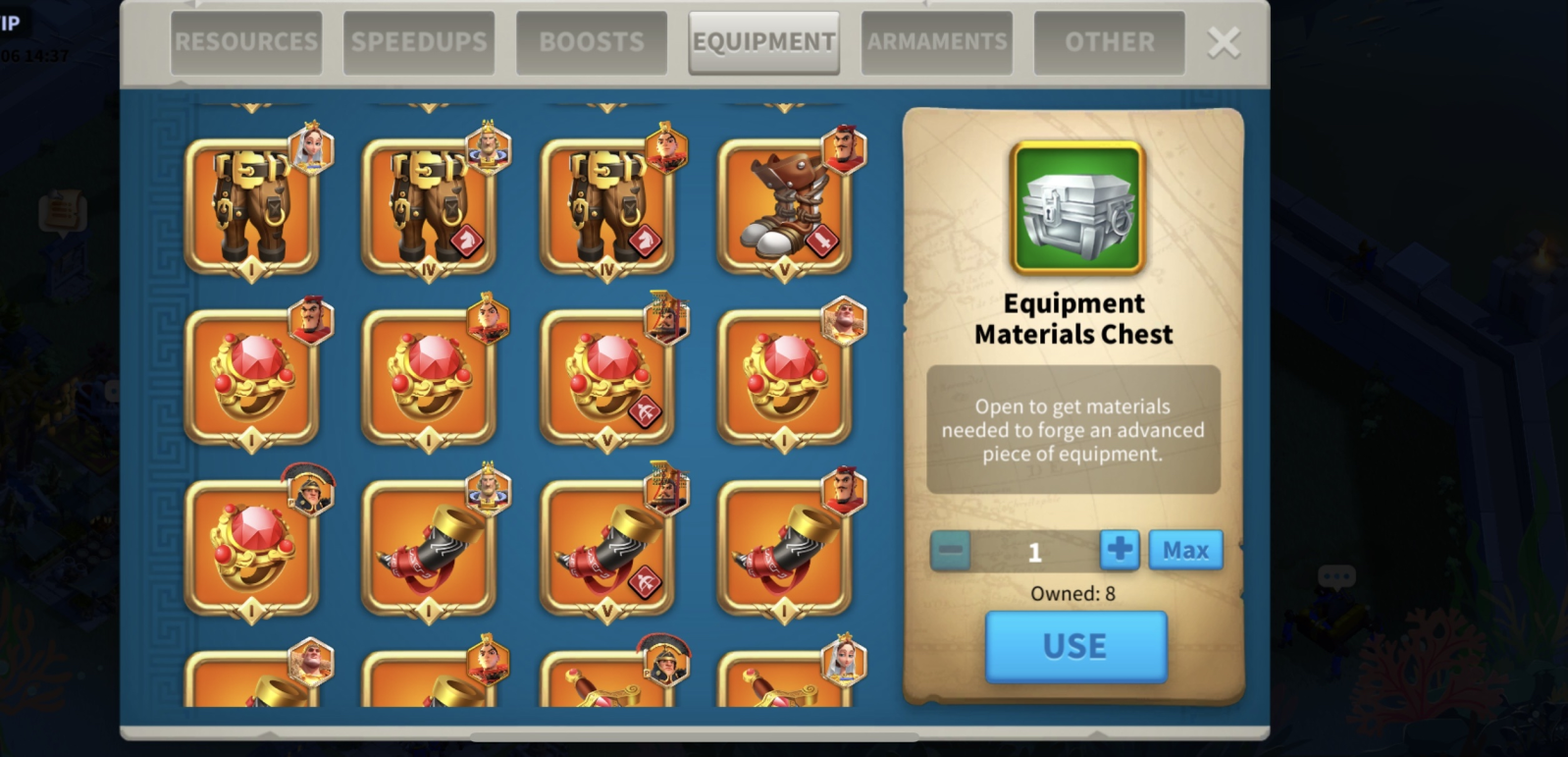Set quantity to Max

point(1185,550)
